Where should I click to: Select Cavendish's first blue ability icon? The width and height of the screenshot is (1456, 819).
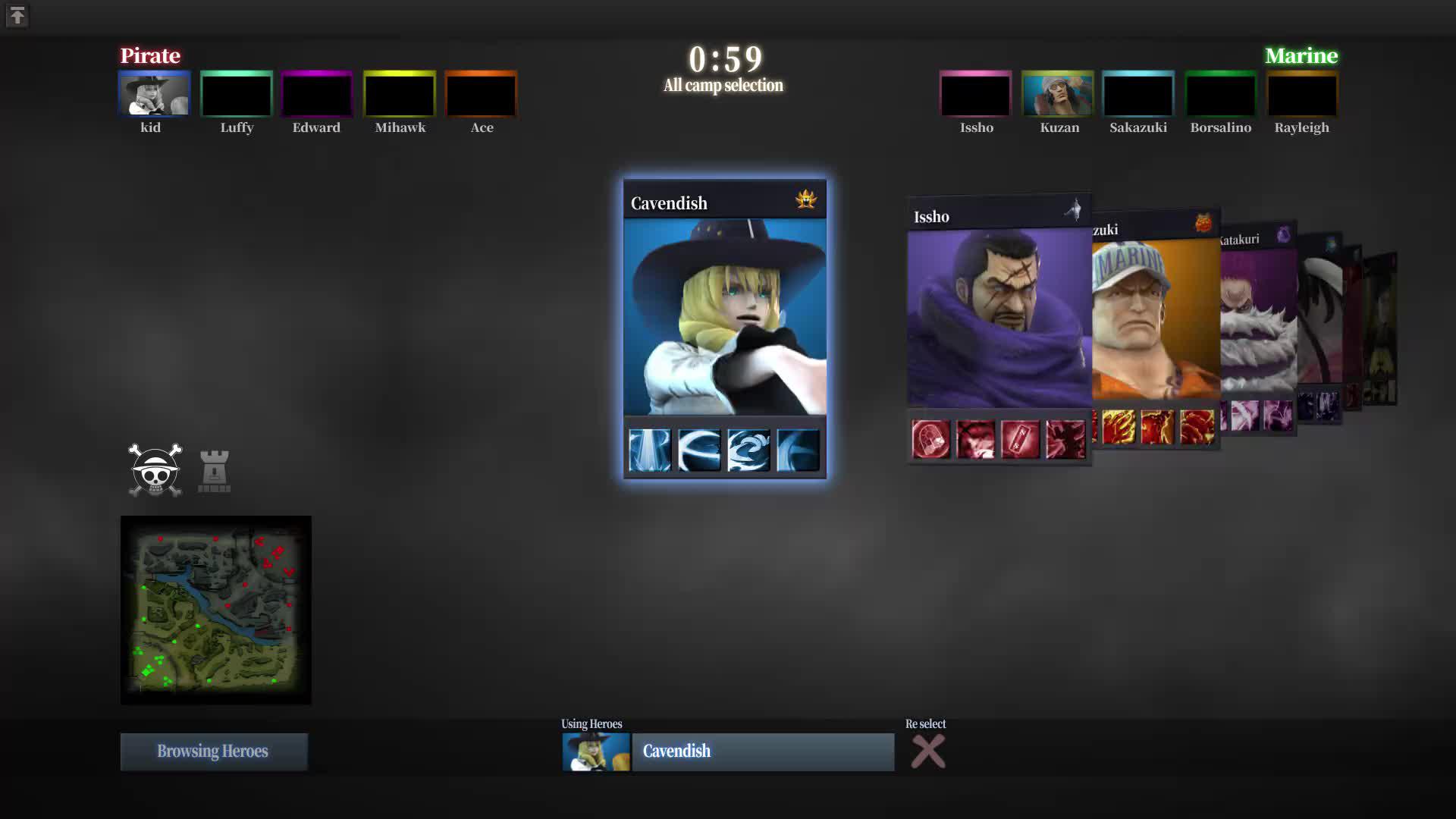650,450
